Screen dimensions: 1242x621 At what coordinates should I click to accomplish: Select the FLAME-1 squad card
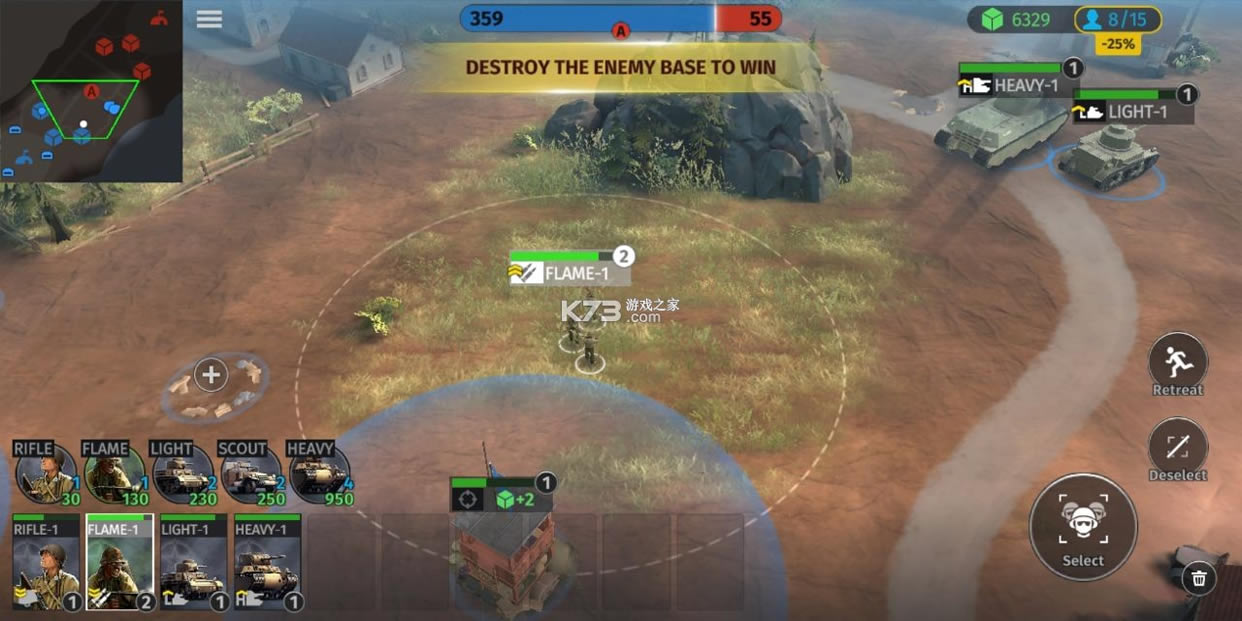pyautogui.click(x=120, y=564)
